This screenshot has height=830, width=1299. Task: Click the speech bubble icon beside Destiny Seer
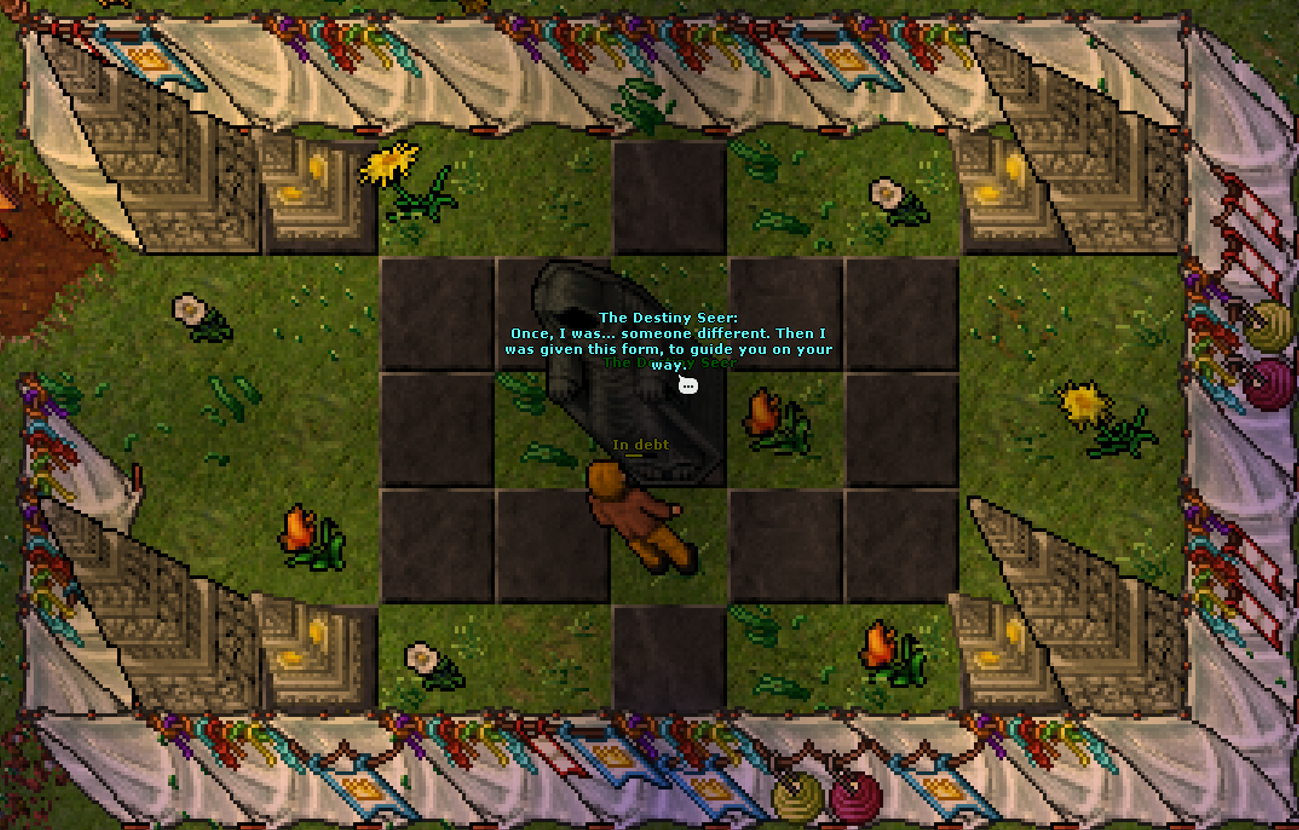pyautogui.click(x=688, y=385)
